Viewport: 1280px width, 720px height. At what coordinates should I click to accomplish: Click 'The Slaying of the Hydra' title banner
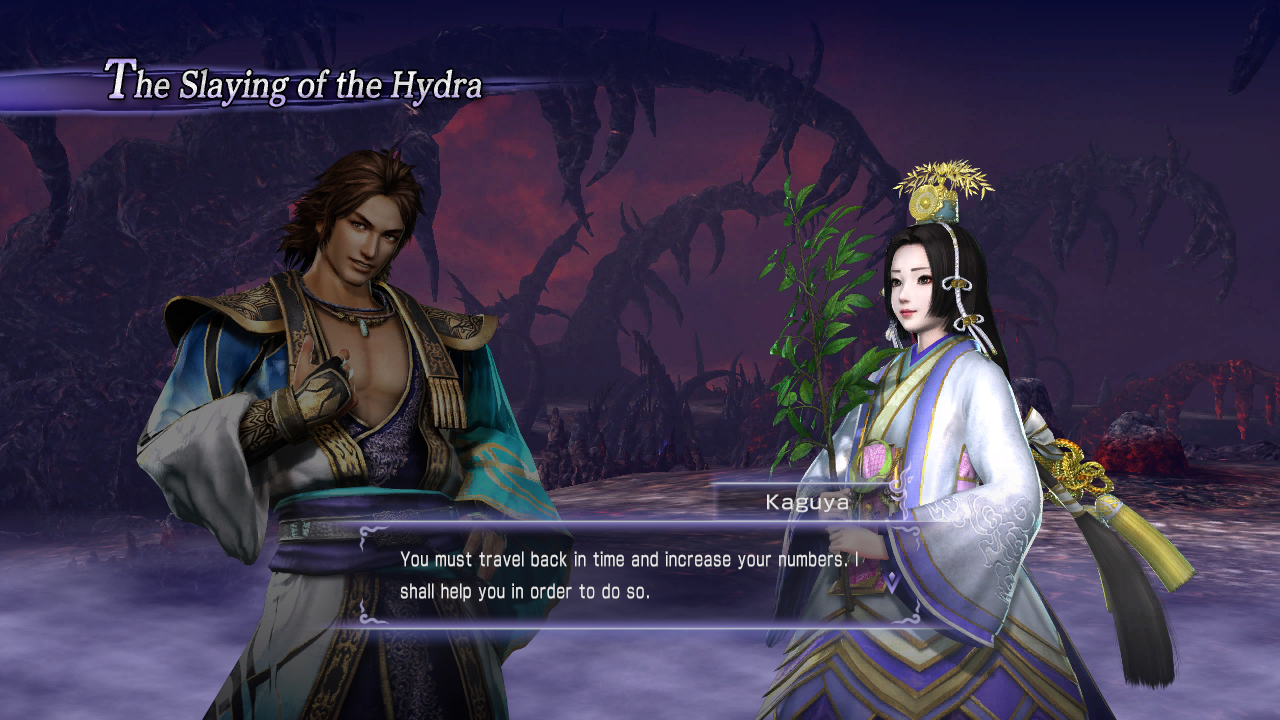[x=290, y=85]
